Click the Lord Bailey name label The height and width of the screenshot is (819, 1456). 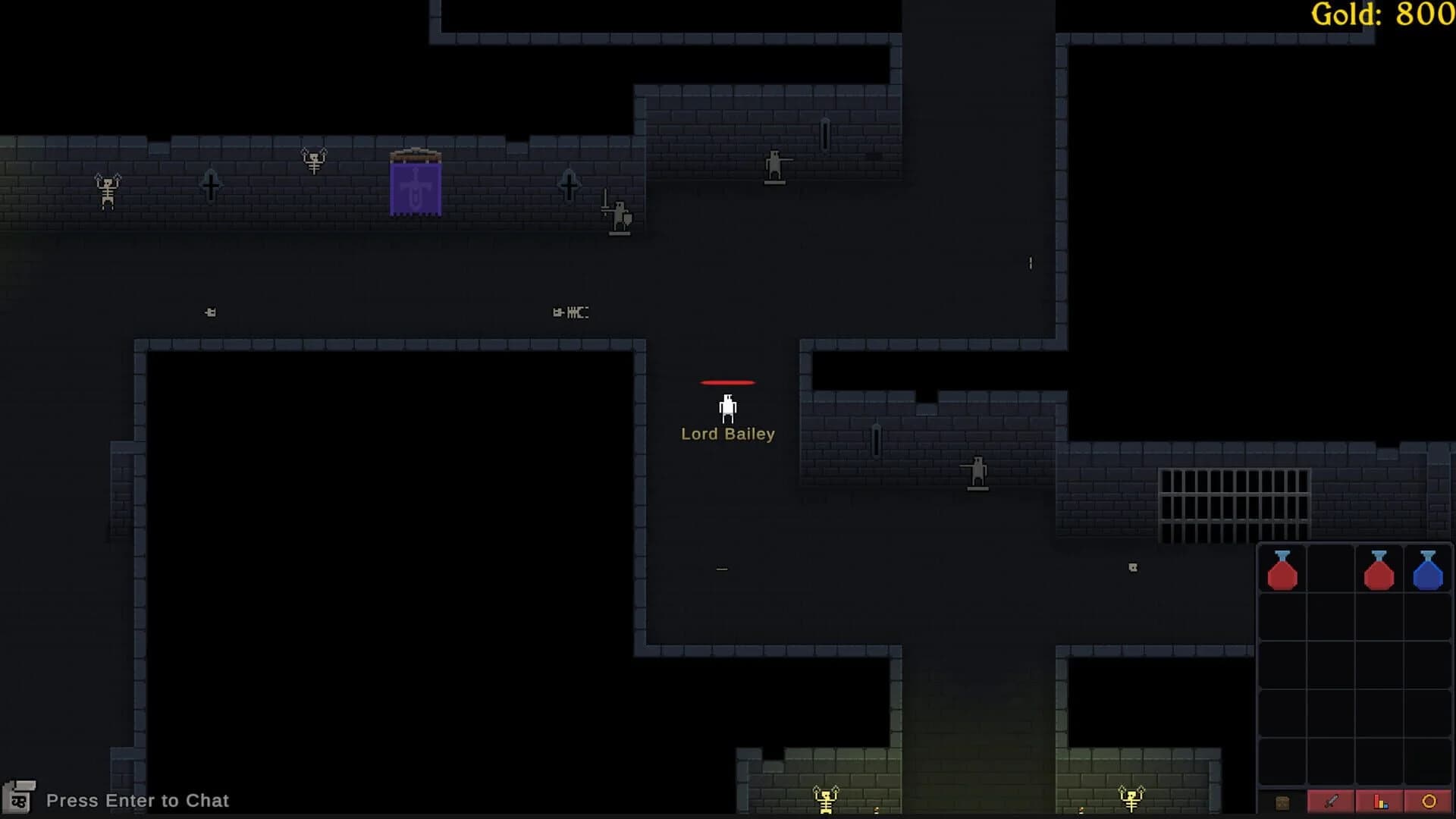tap(728, 434)
